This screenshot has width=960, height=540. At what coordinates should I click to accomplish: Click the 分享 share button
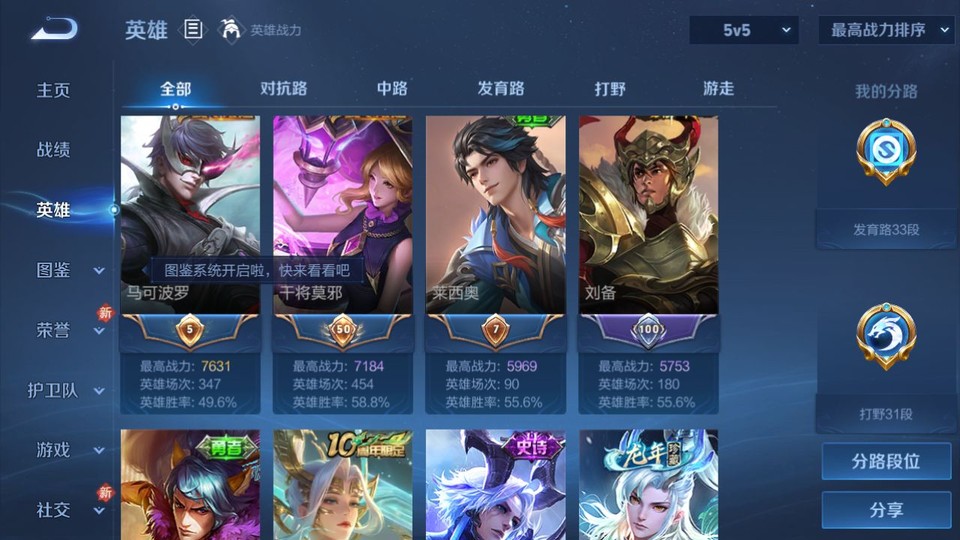[886, 510]
